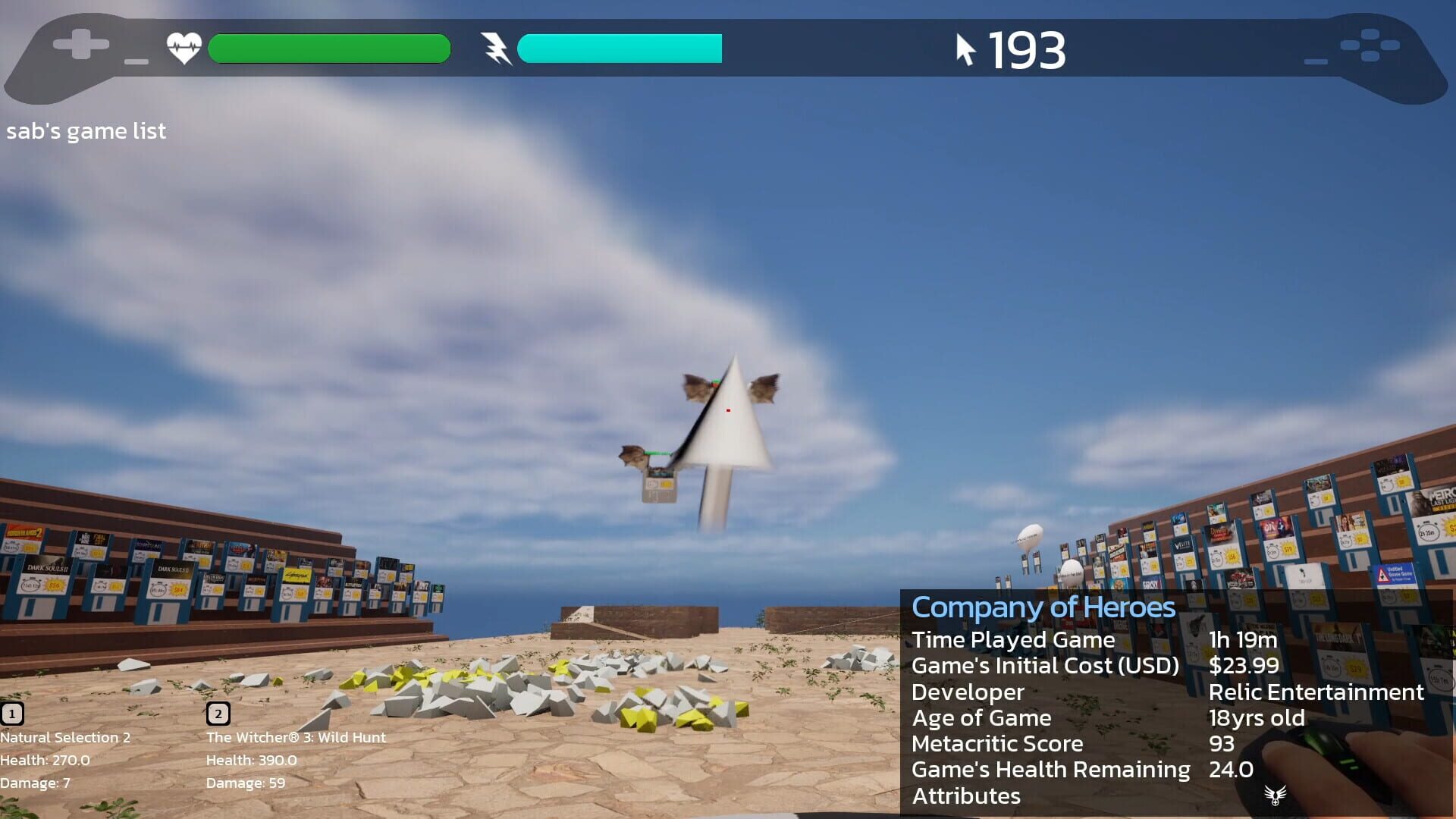Collapse the Metacritic Score entry

pos(998,744)
